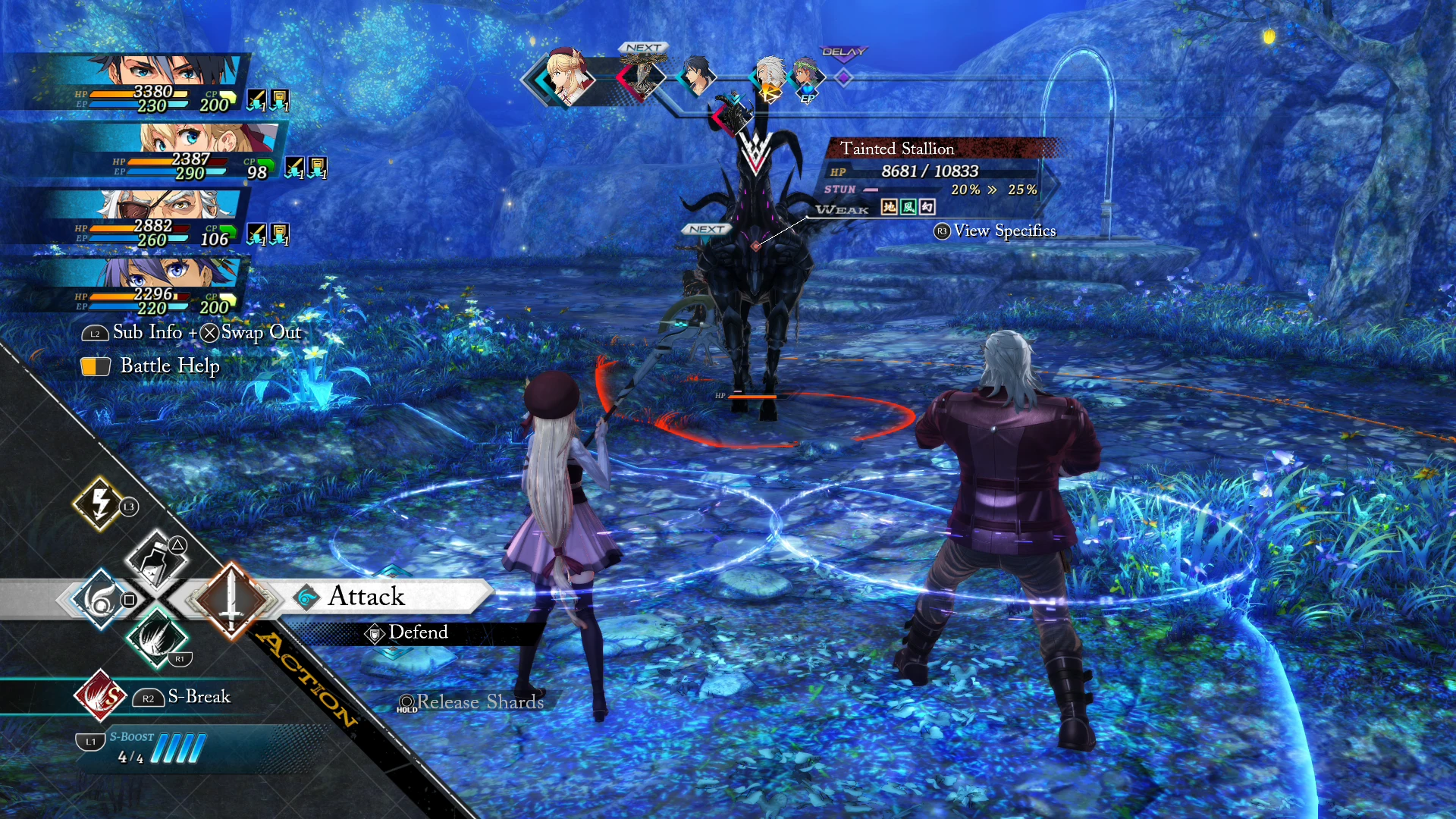Select the sword attack diamond icon
This screenshot has height=819, width=1456.
(231, 599)
